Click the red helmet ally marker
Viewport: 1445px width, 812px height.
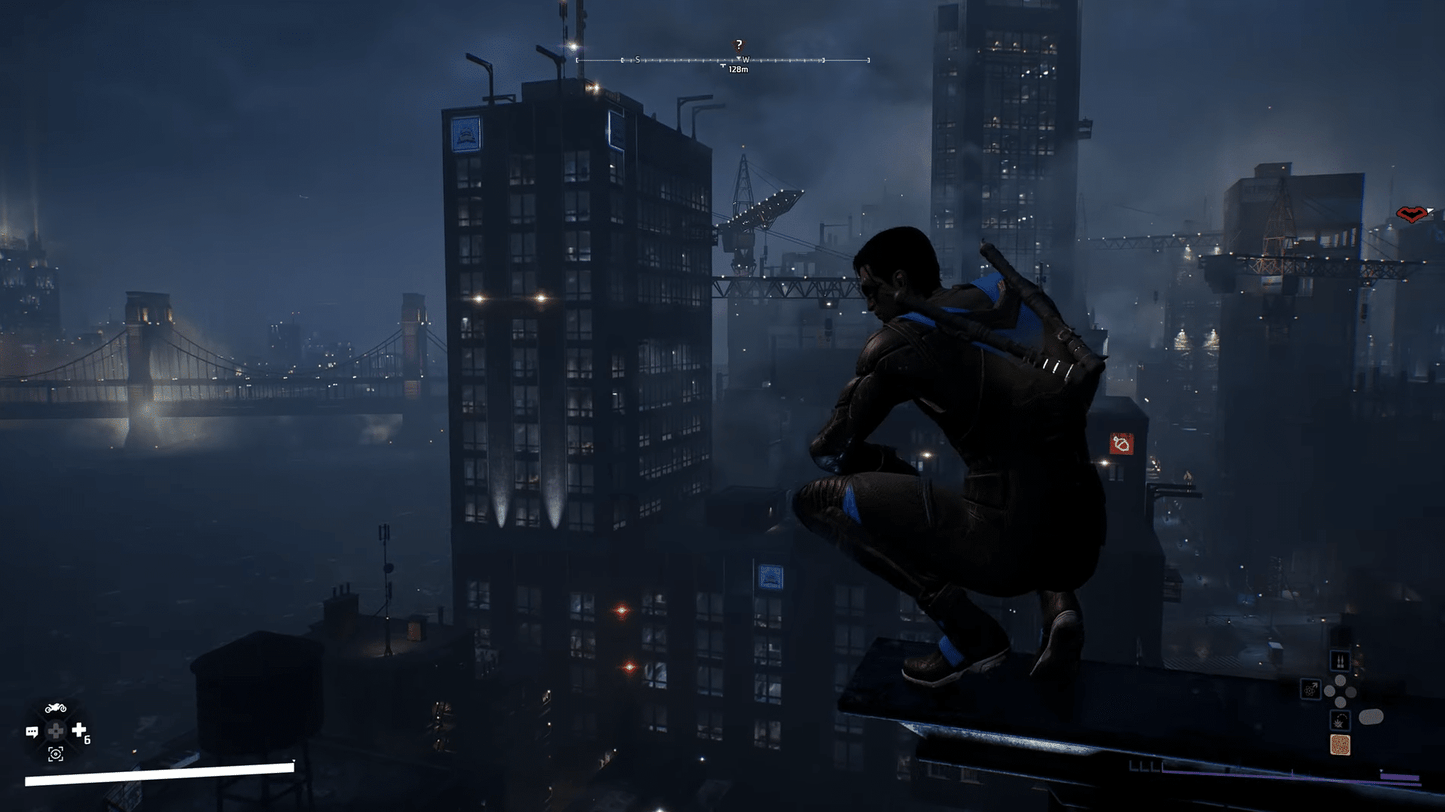coord(1412,214)
